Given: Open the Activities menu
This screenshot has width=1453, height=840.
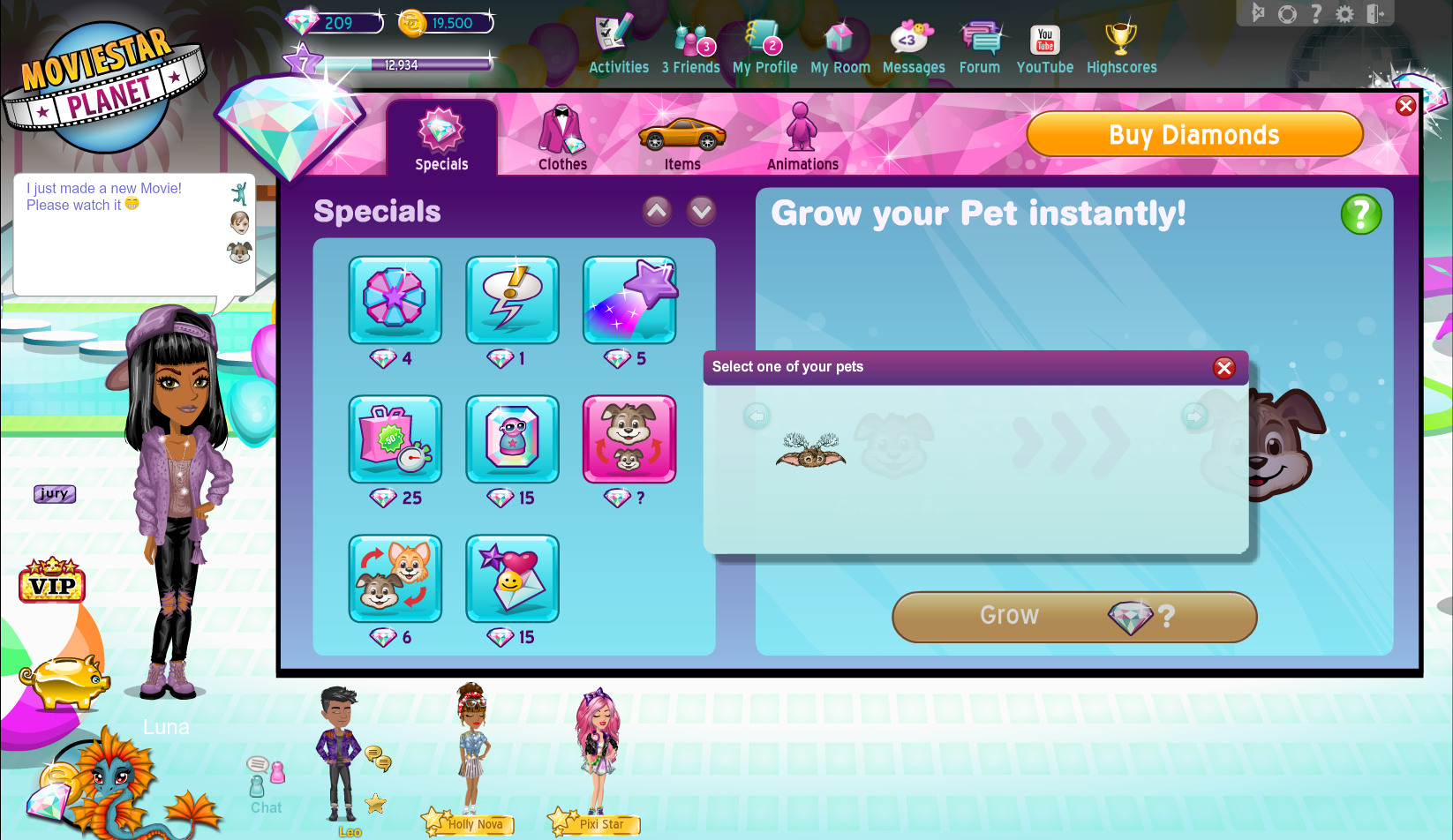Looking at the screenshot, I should pos(618,47).
